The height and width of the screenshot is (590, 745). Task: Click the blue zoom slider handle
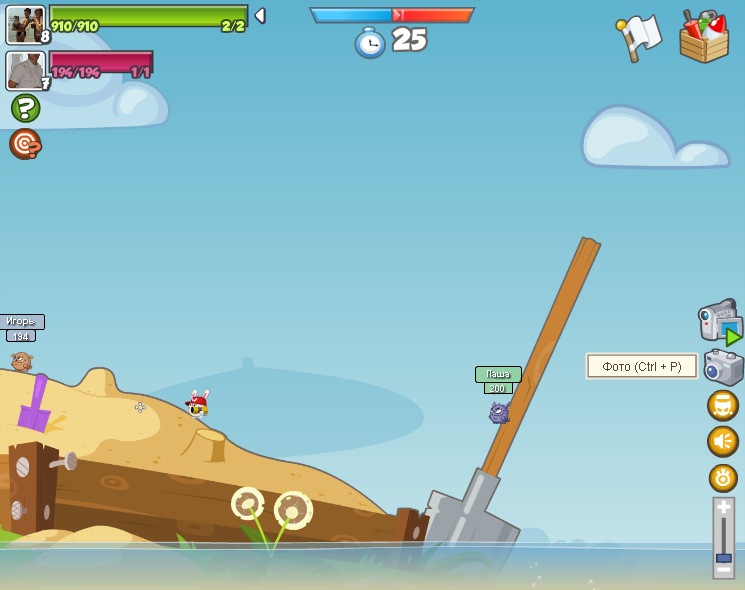723,557
